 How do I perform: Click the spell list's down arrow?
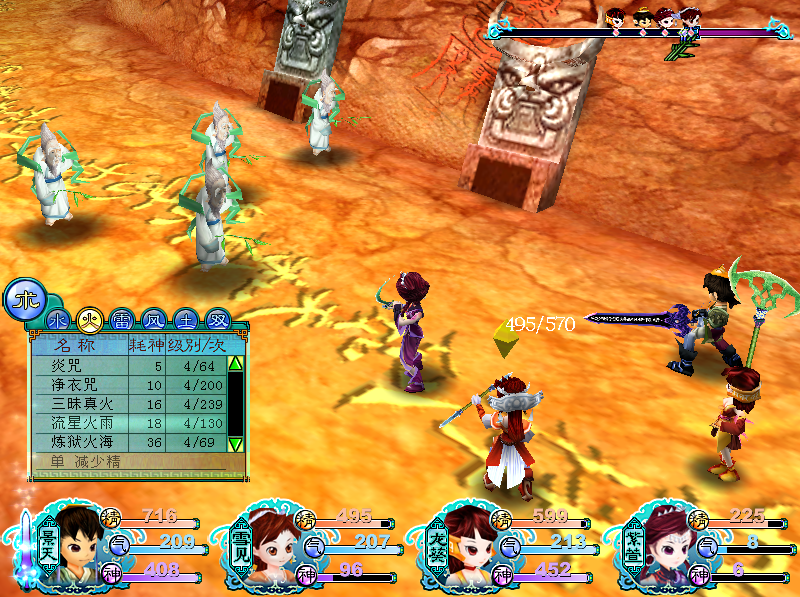(x=236, y=444)
